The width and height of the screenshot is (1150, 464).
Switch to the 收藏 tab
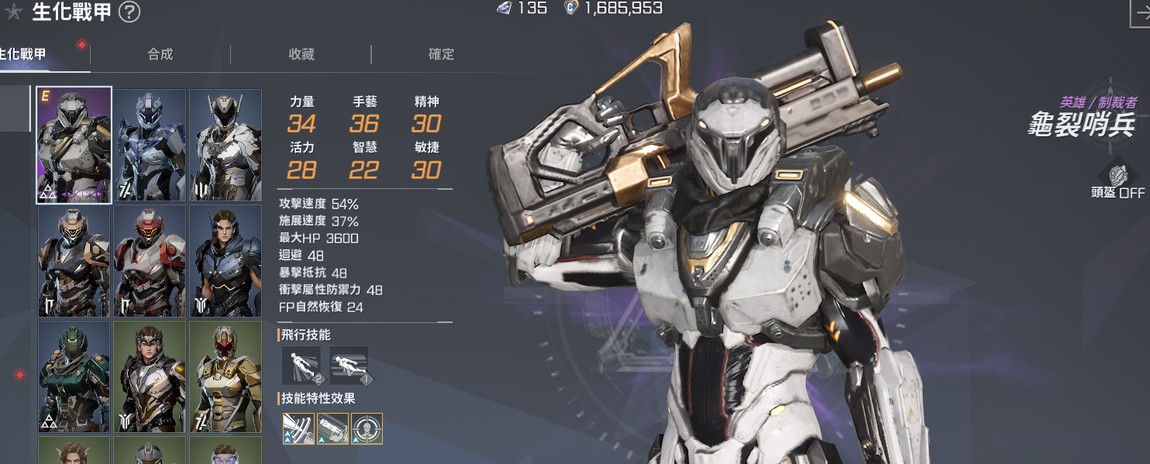(x=301, y=54)
